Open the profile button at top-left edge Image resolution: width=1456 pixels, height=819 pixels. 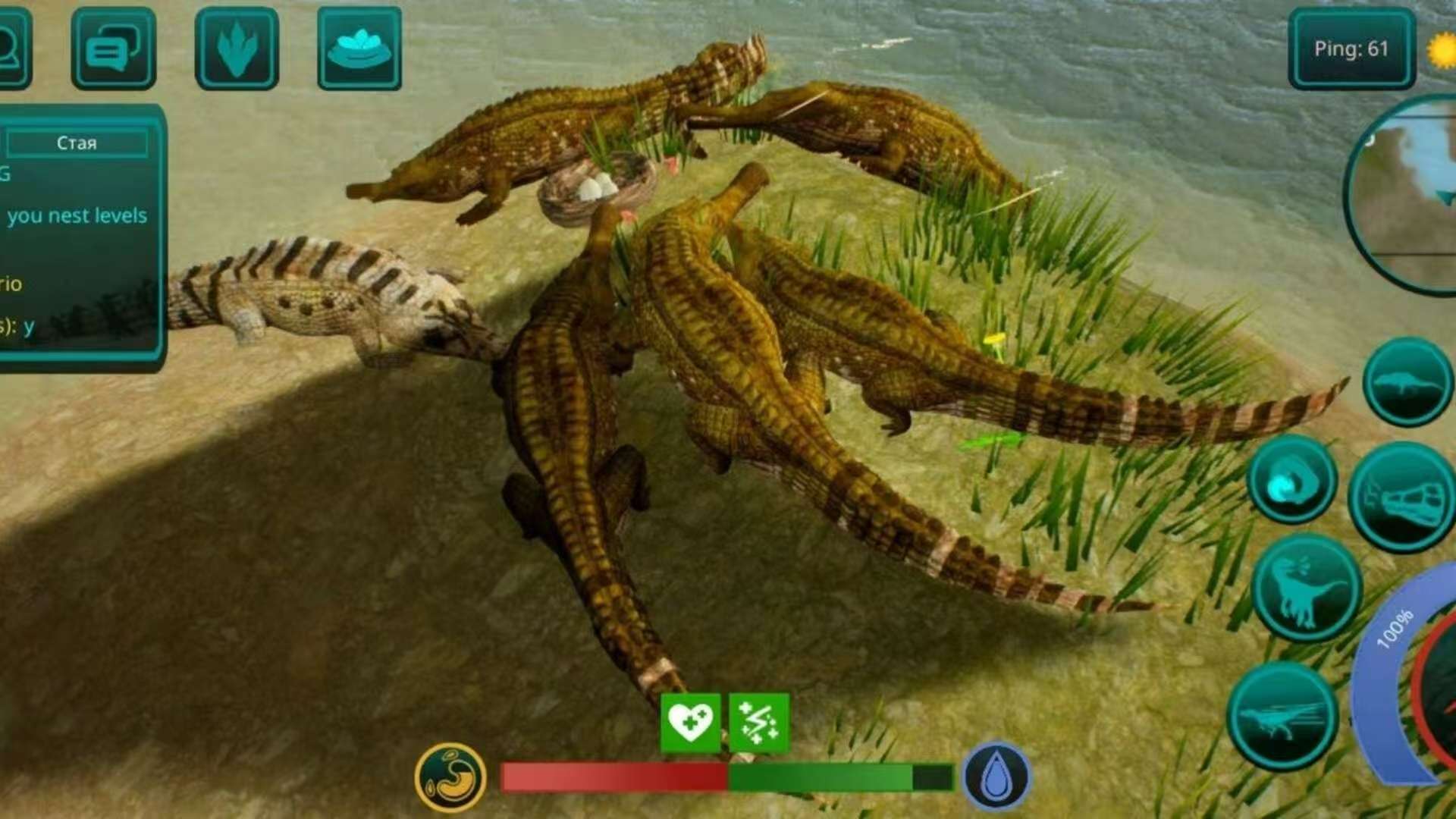coord(12,49)
